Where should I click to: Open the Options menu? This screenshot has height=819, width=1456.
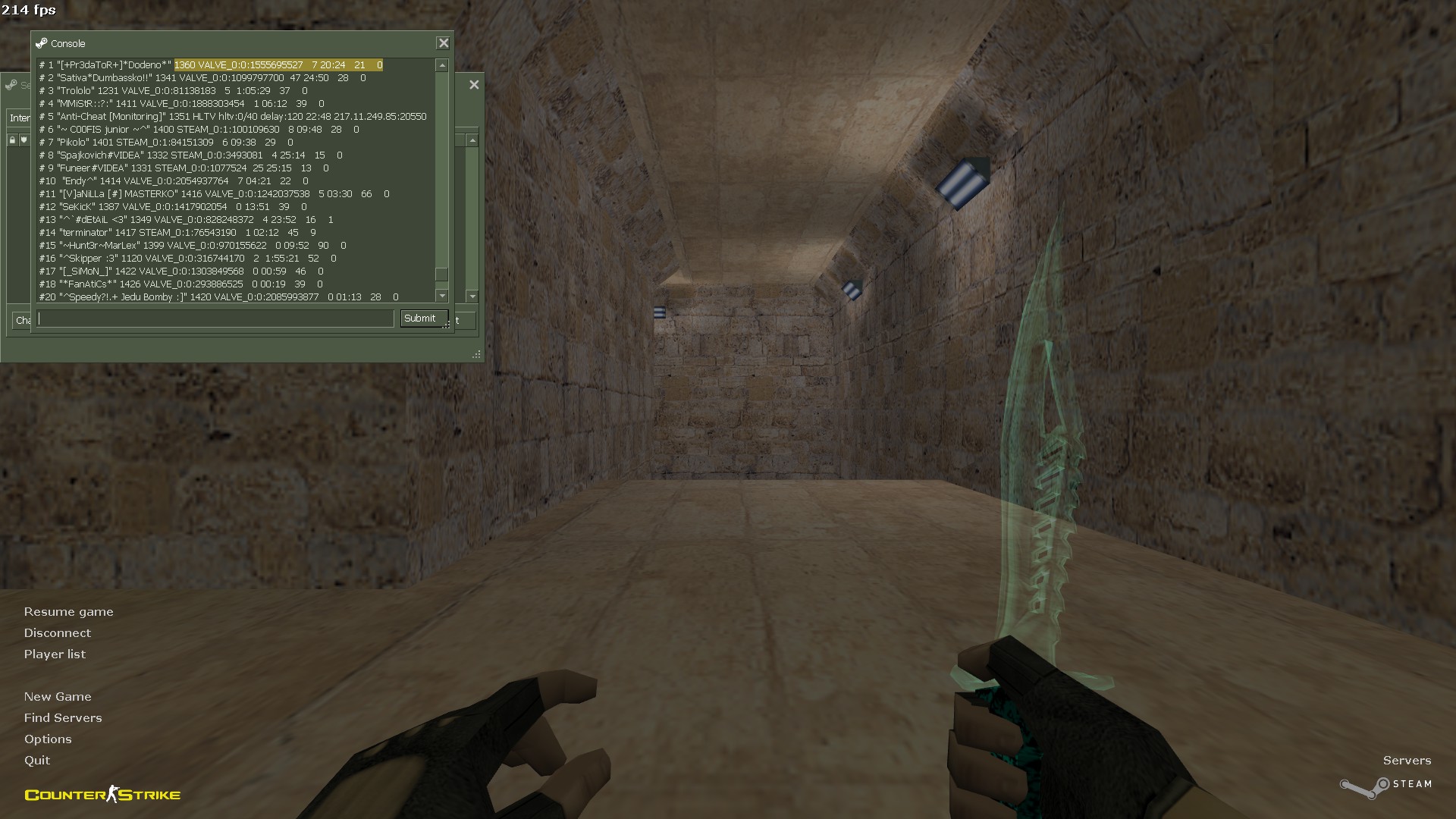48,739
